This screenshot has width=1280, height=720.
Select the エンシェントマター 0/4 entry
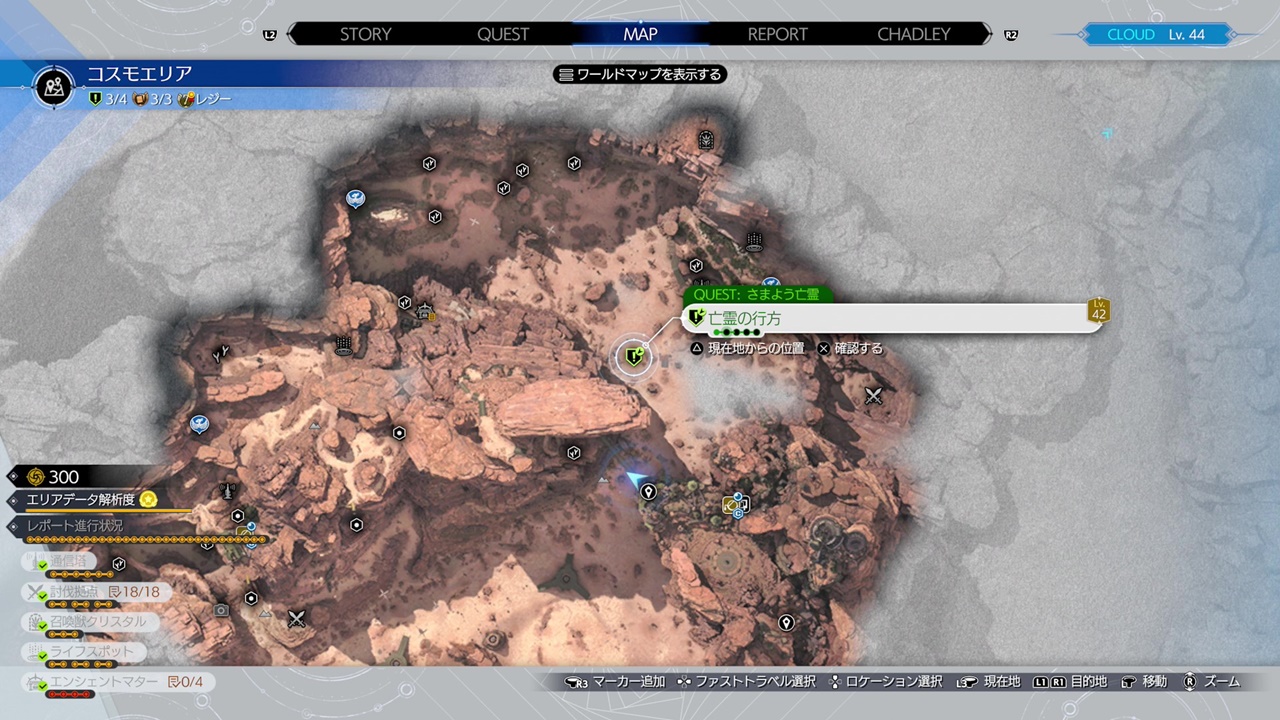115,683
